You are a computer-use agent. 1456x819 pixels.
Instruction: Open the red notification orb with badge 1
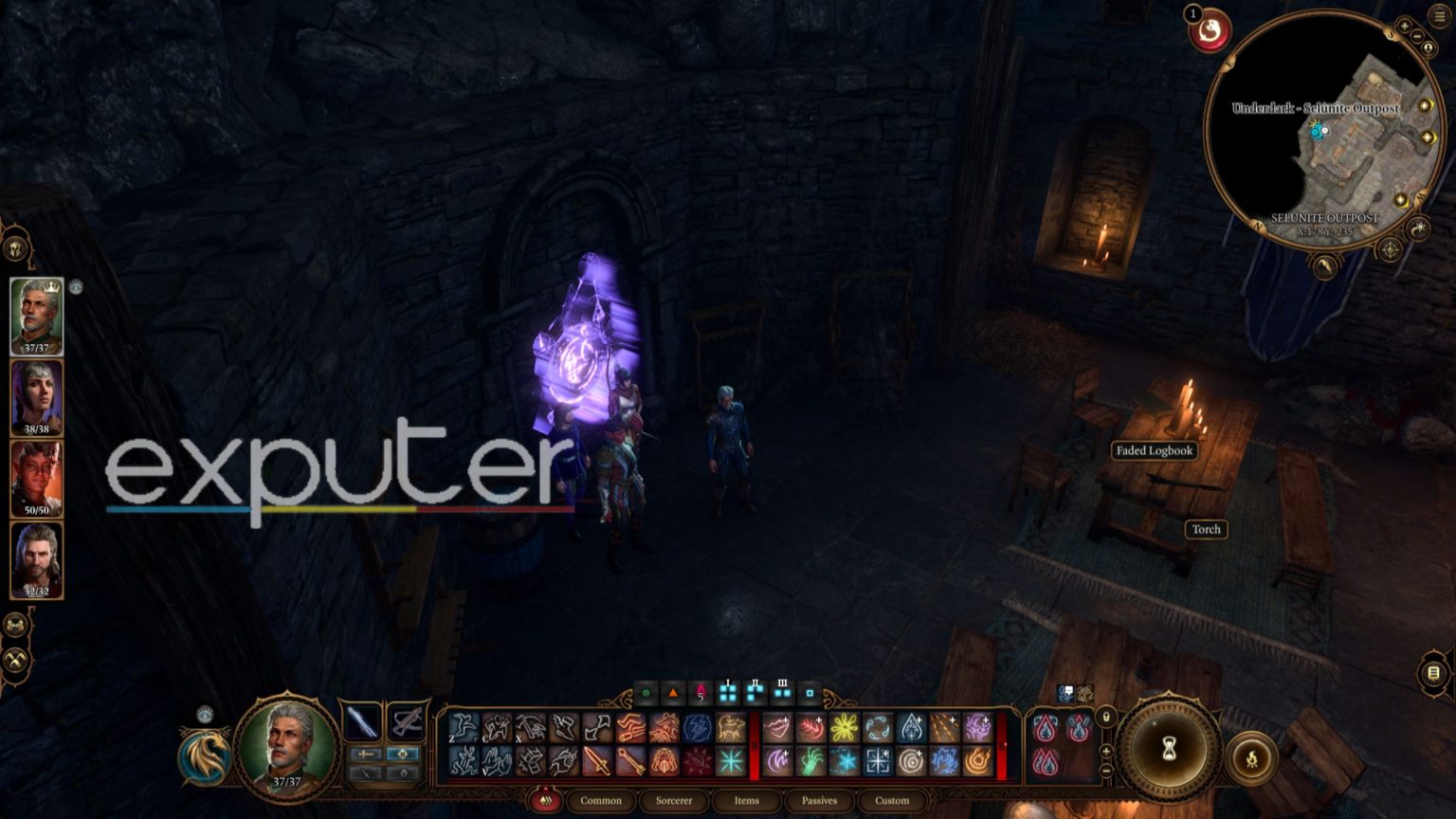click(1210, 32)
